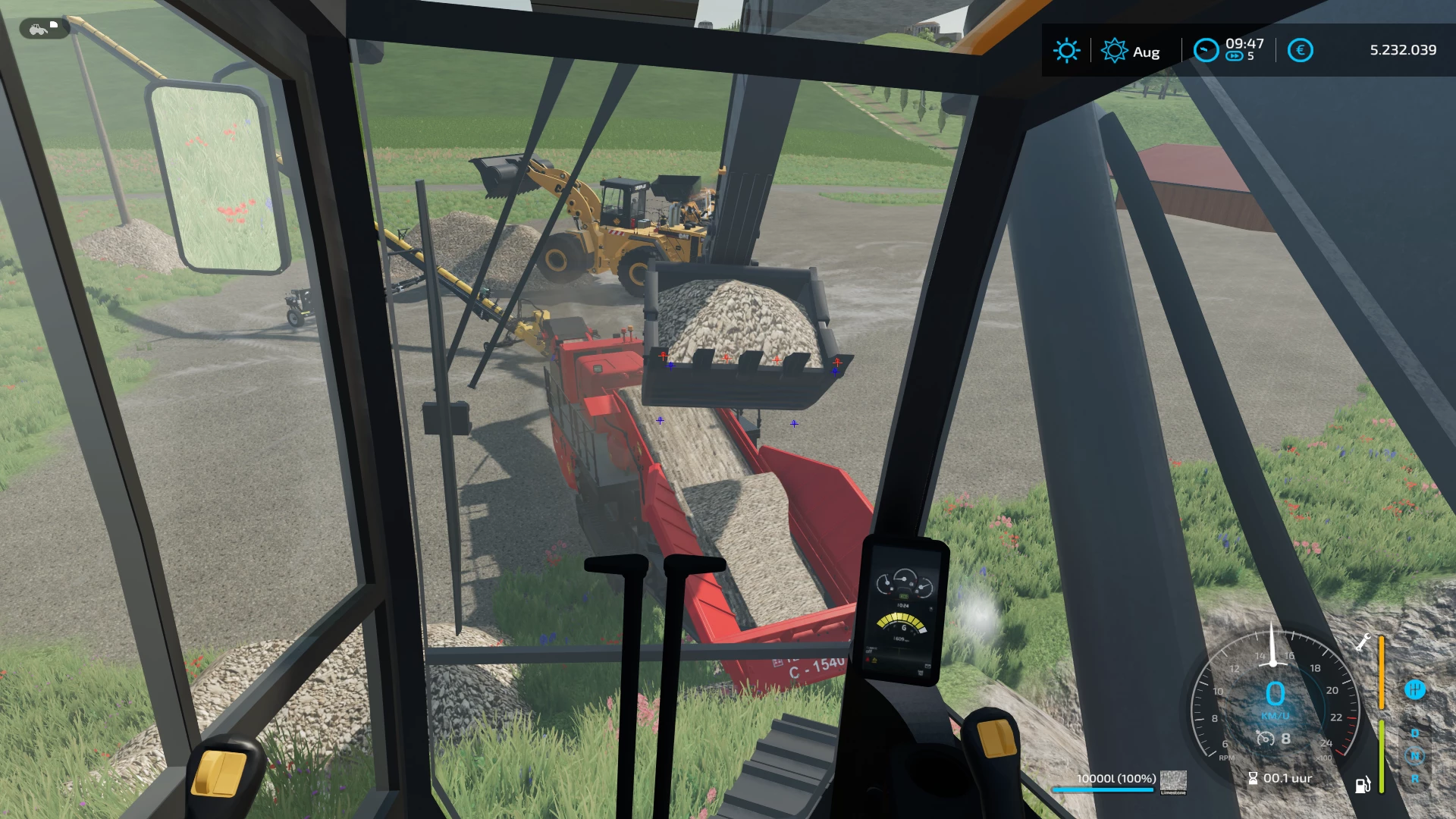Select the cruise control speed icon

click(x=1264, y=738)
